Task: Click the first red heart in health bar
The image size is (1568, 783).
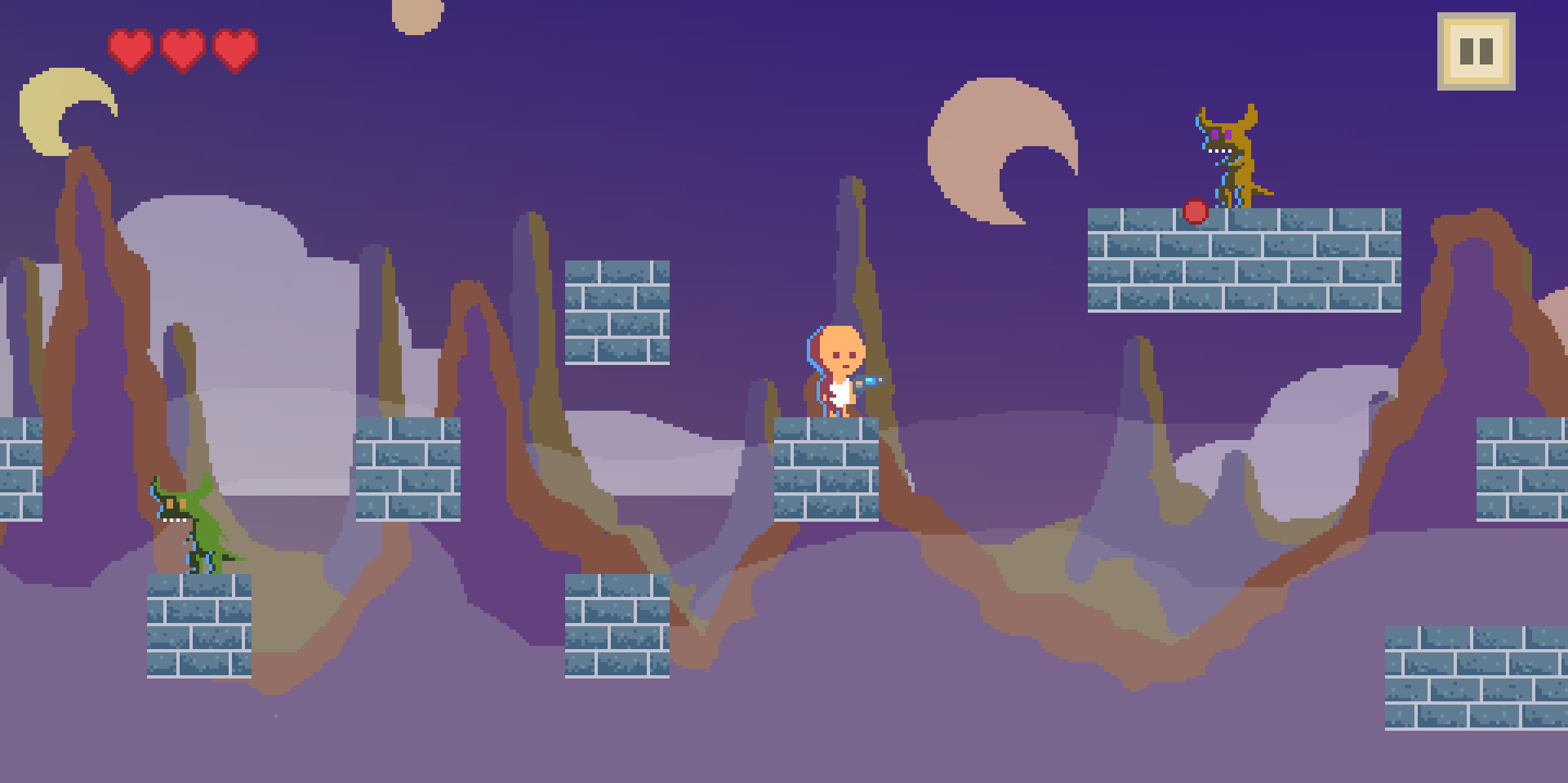Action: coord(131,49)
